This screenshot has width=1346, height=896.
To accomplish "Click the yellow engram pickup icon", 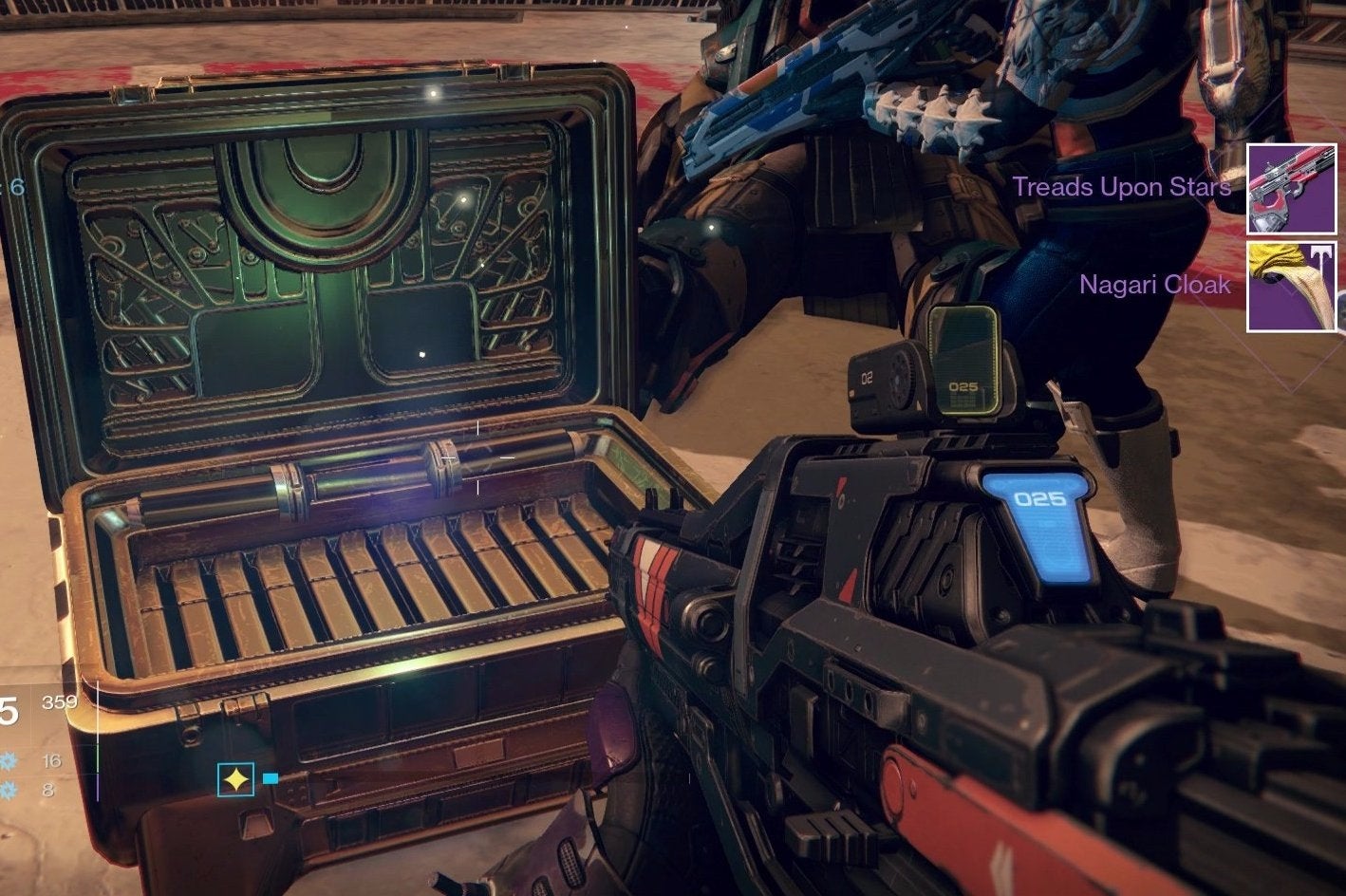I will [x=236, y=778].
